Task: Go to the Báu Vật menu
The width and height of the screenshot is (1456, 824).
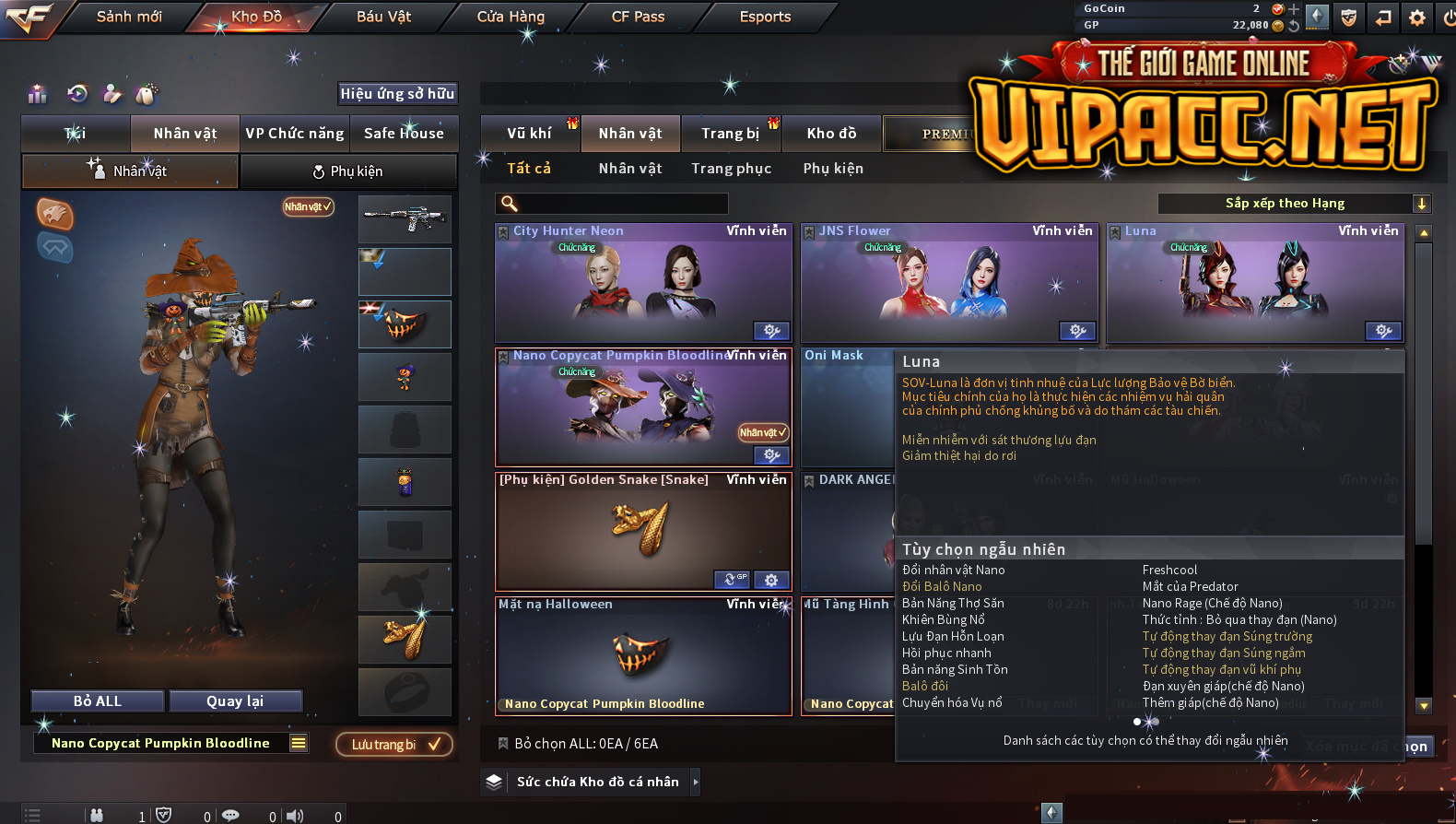Action: coord(383,17)
